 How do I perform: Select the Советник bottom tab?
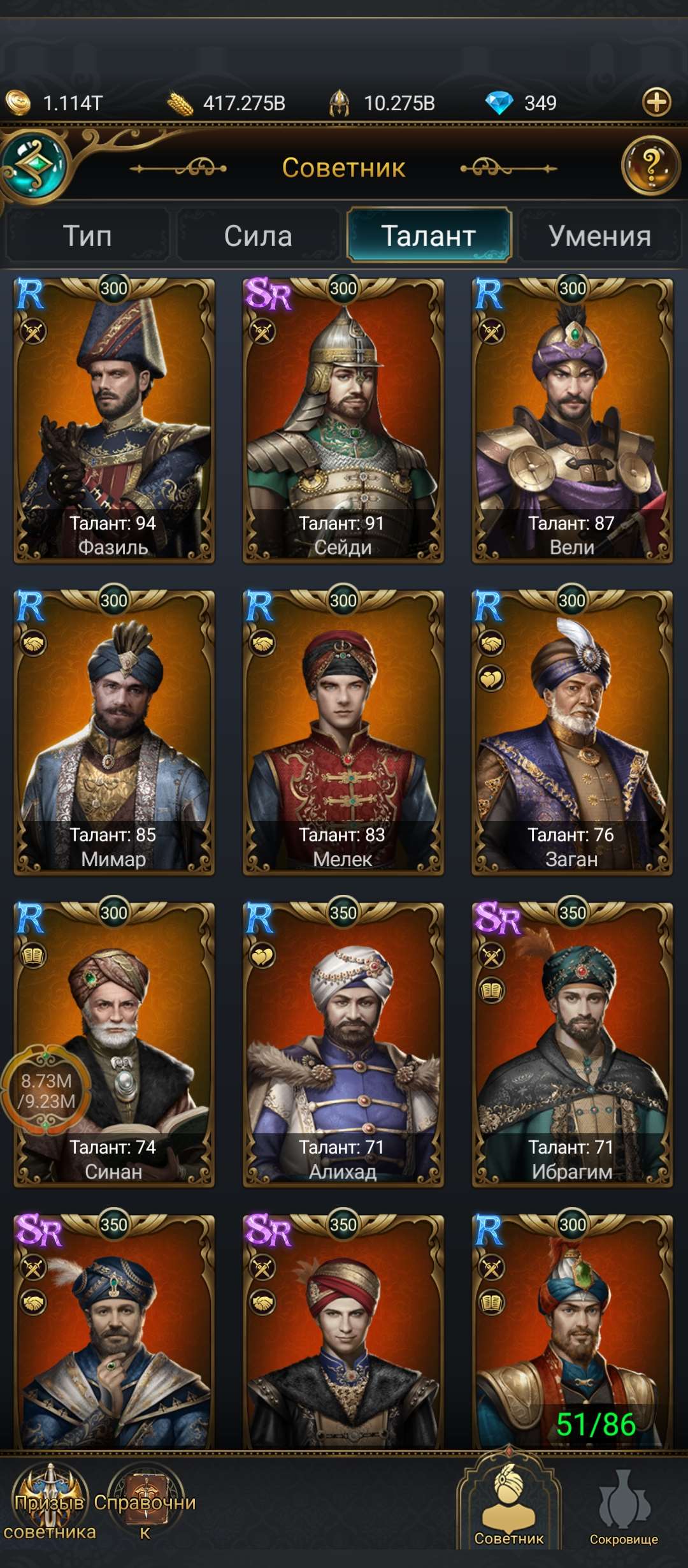tap(509, 1511)
